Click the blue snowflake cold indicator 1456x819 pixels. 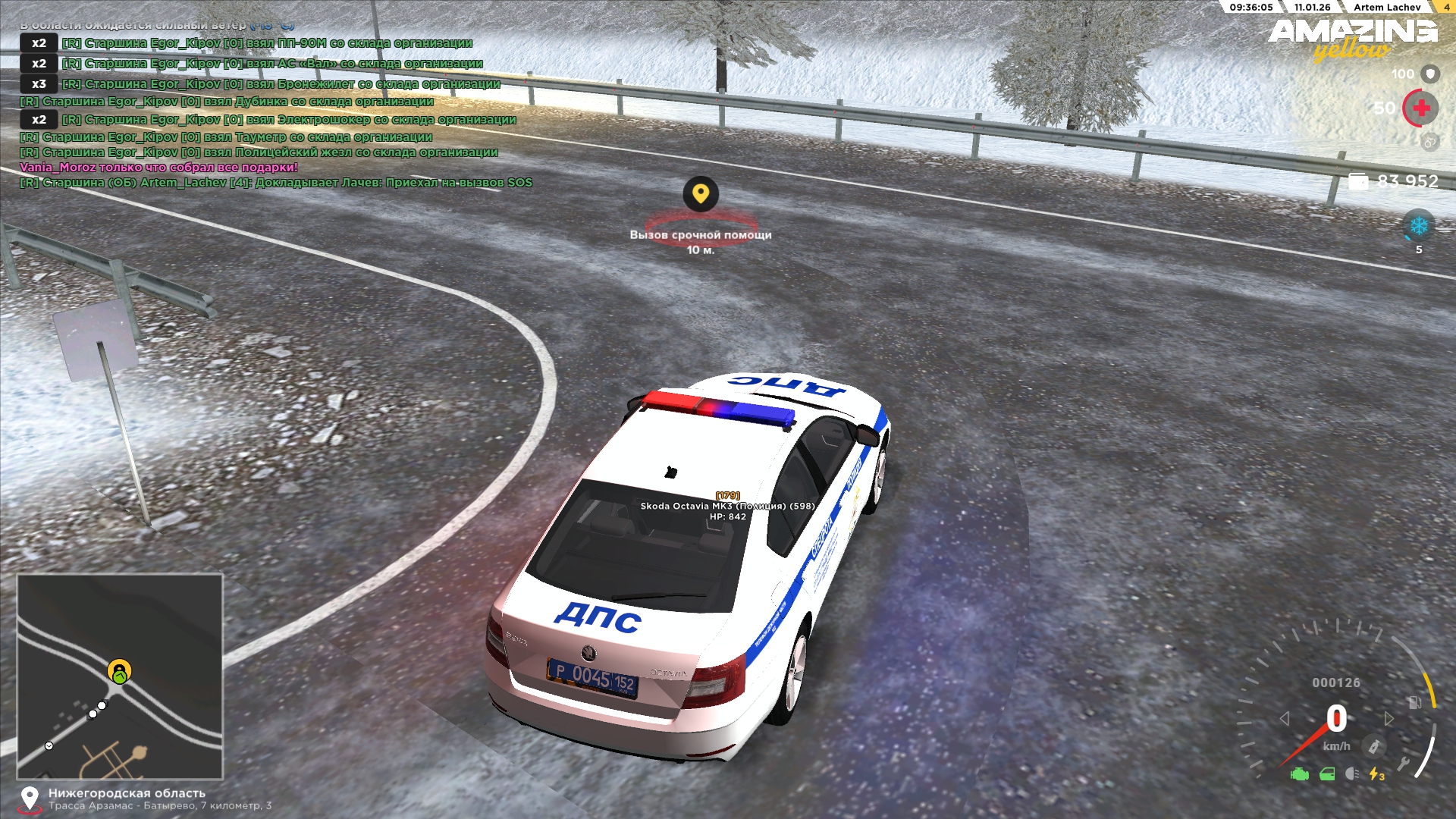(x=1418, y=226)
